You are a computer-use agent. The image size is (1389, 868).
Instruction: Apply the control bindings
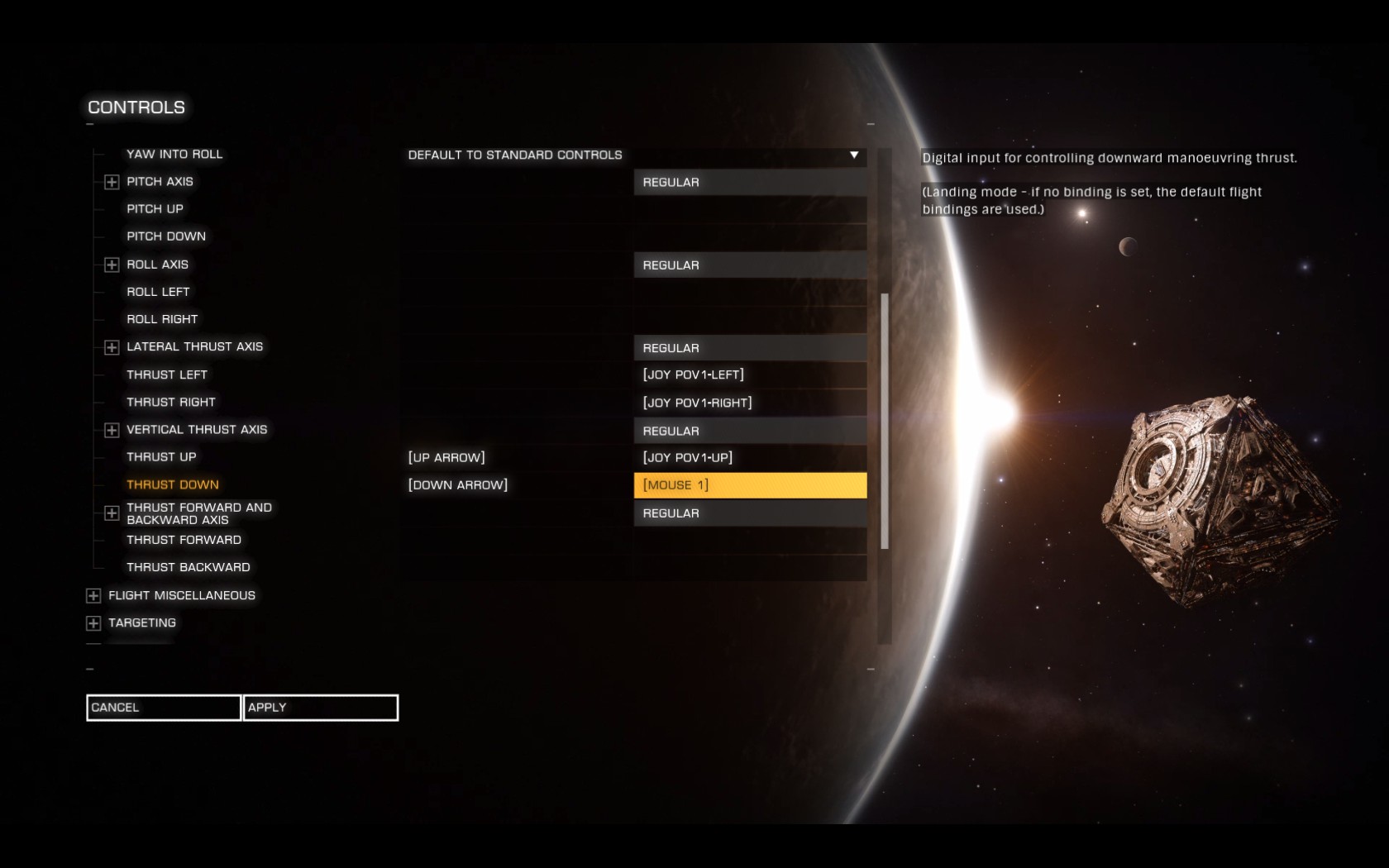click(321, 708)
